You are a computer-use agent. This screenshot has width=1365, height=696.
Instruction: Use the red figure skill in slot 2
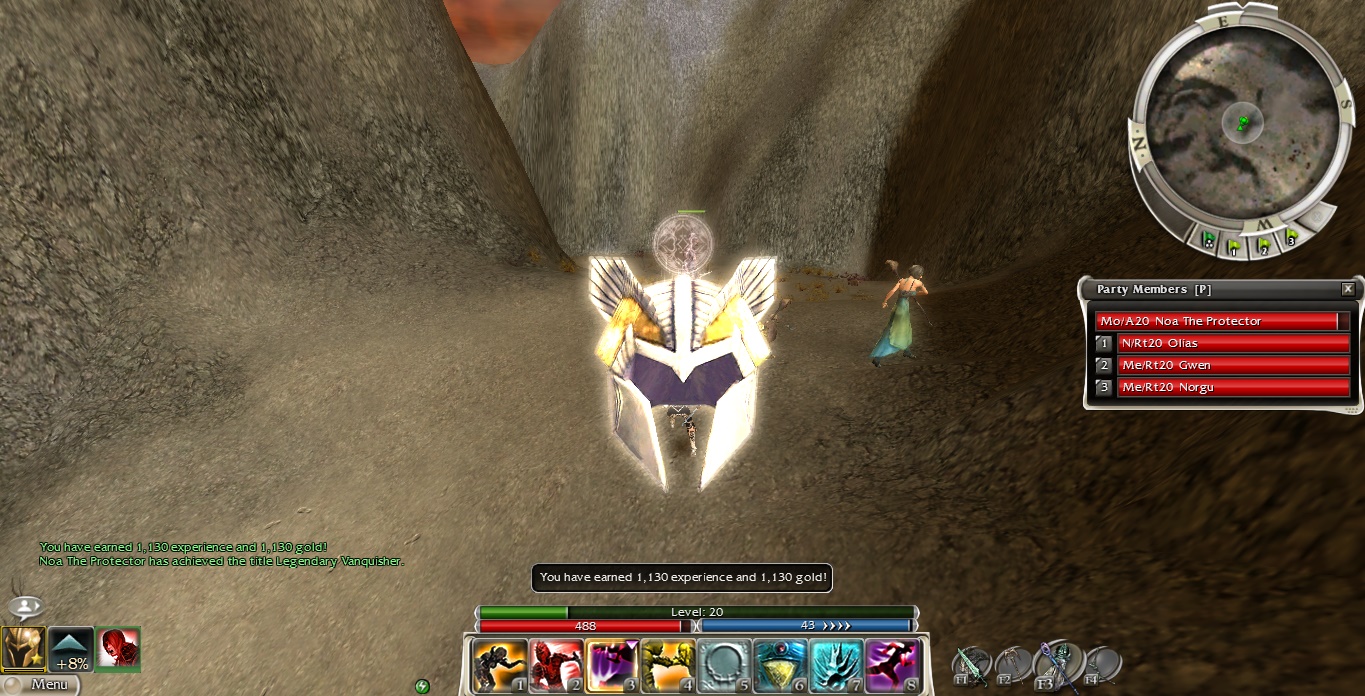coord(556,665)
